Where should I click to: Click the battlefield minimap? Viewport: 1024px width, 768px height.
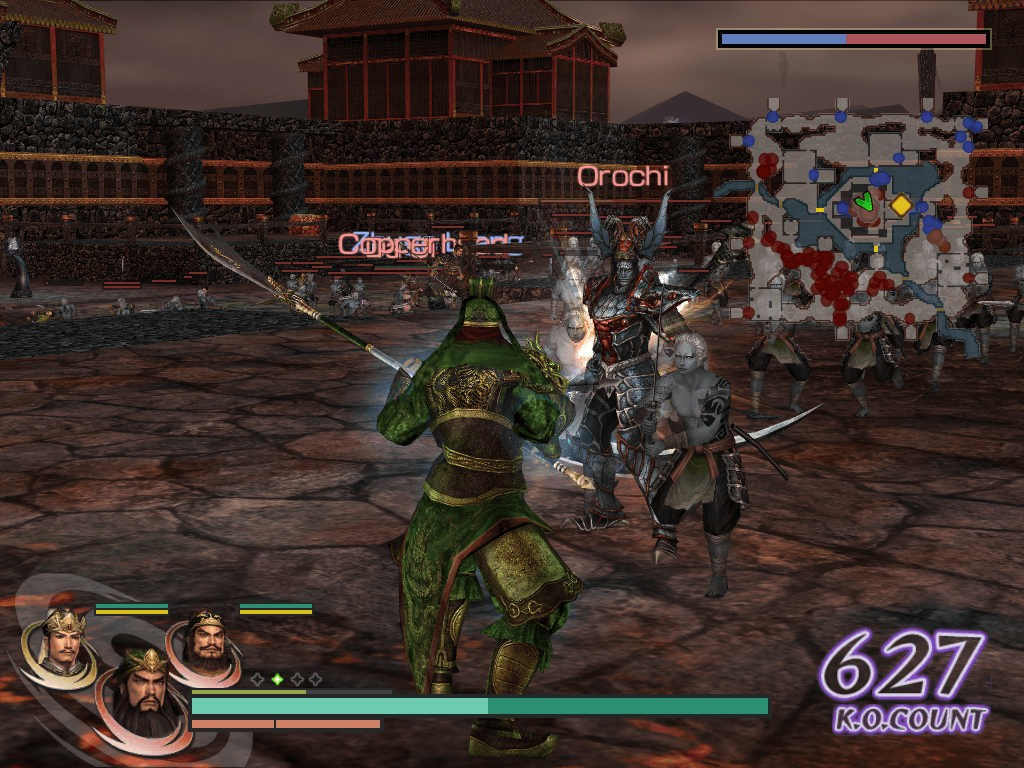(x=858, y=215)
